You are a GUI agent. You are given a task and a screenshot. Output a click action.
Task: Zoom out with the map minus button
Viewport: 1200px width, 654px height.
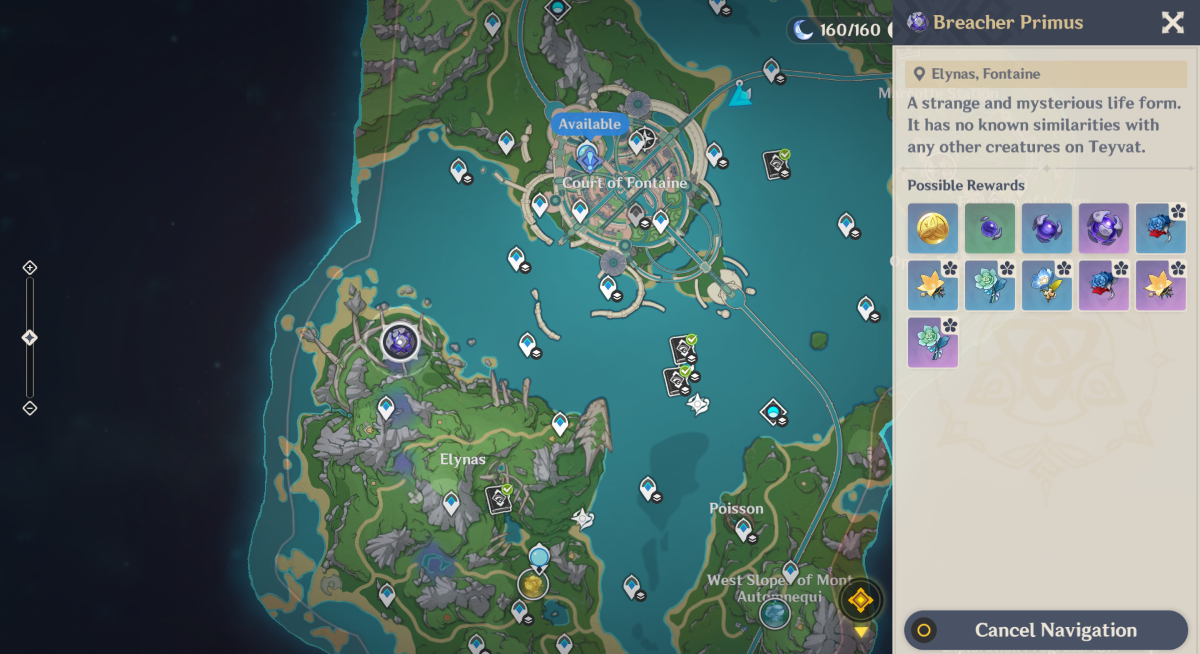(30, 408)
